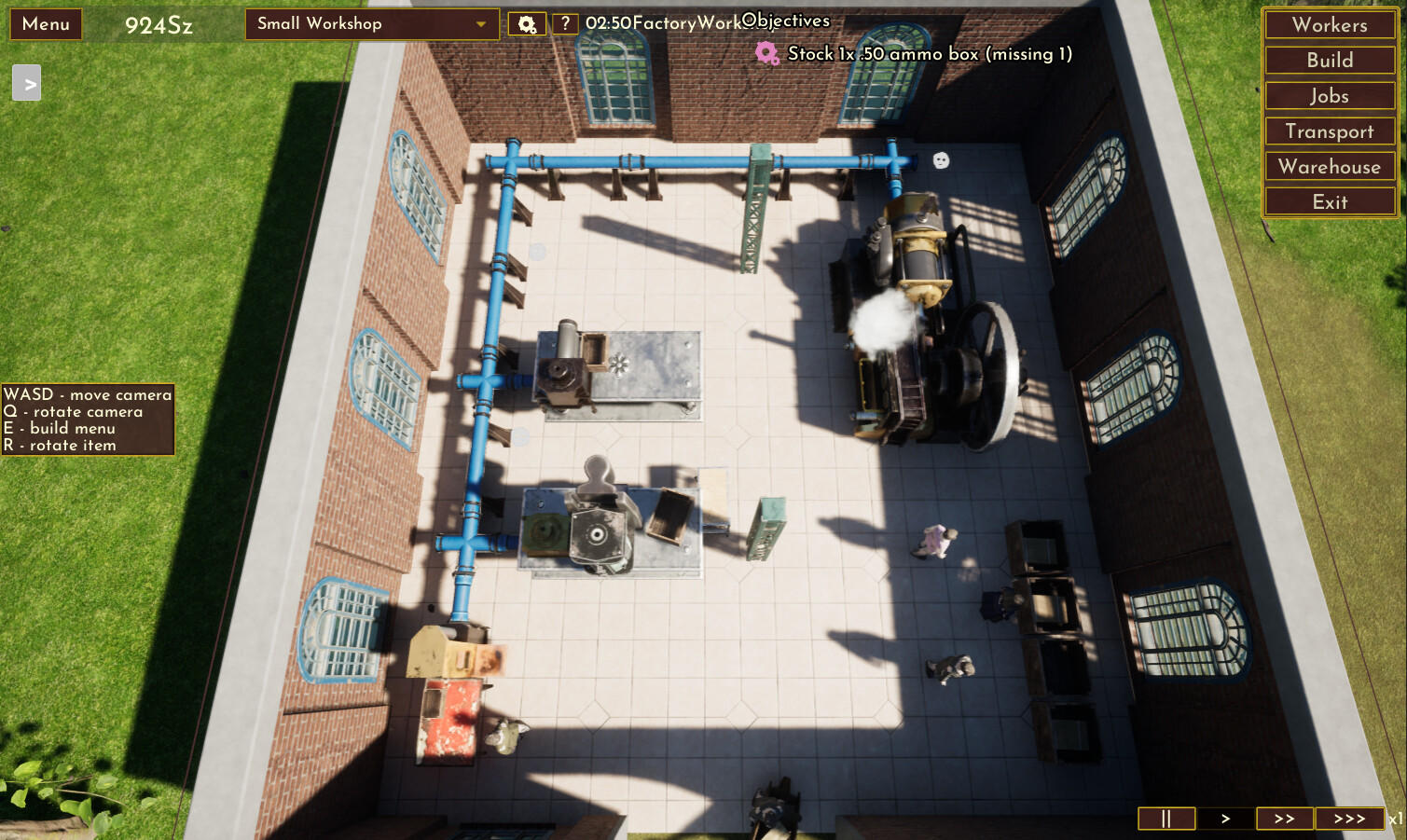Screen dimensions: 1407x840
Task: Click the question mark help icon
Action: pos(564,23)
